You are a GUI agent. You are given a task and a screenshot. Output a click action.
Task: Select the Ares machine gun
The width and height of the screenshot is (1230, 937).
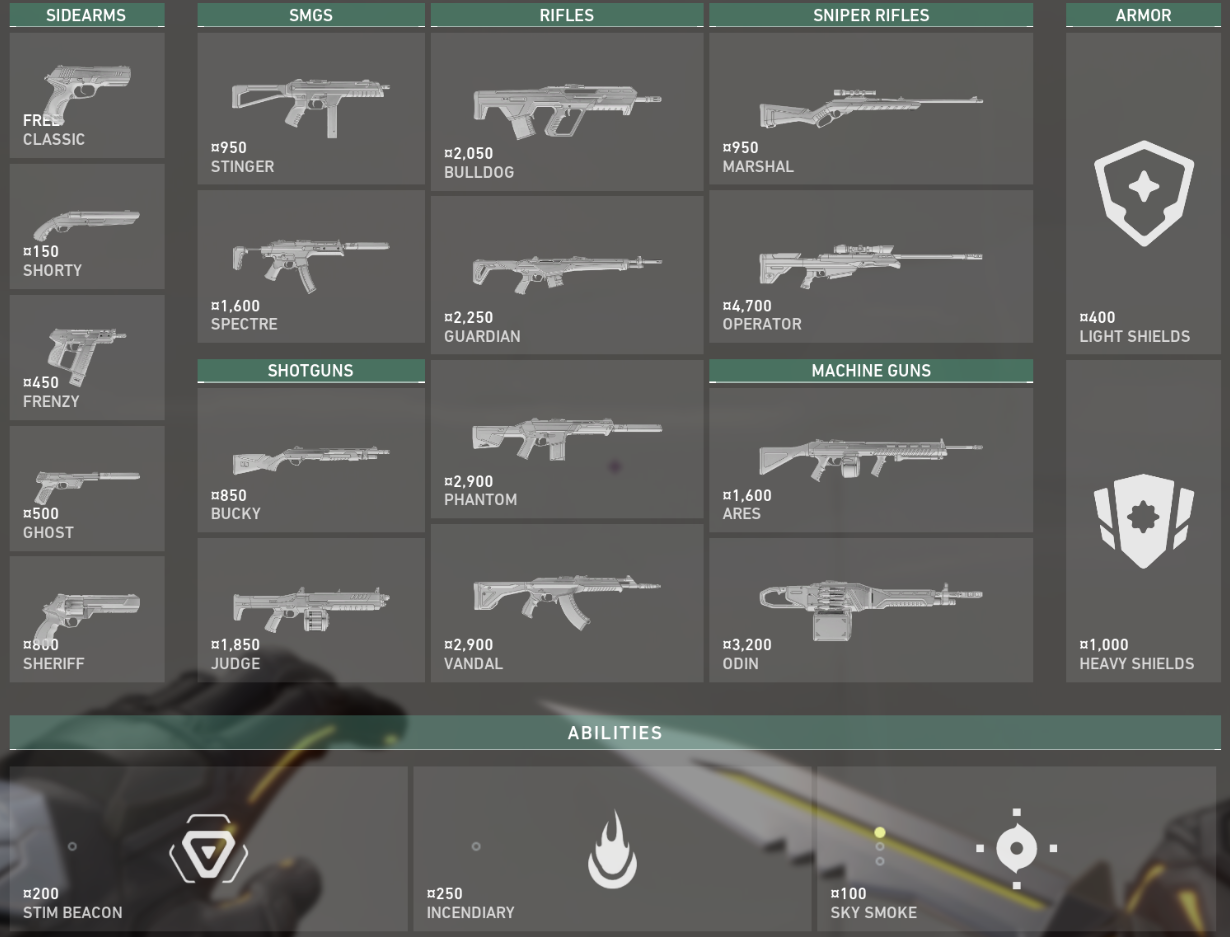(871, 460)
